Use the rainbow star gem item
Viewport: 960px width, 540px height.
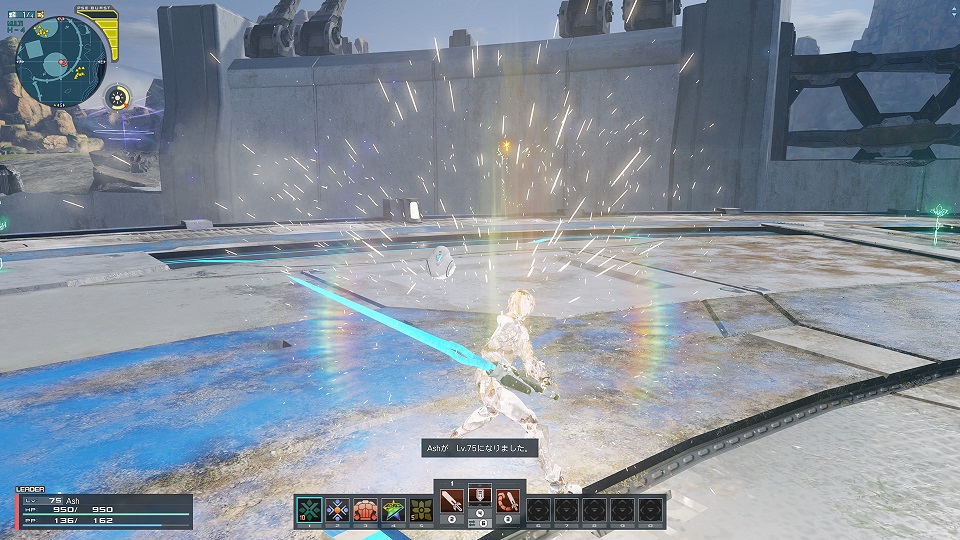pyautogui.click(x=393, y=510)
